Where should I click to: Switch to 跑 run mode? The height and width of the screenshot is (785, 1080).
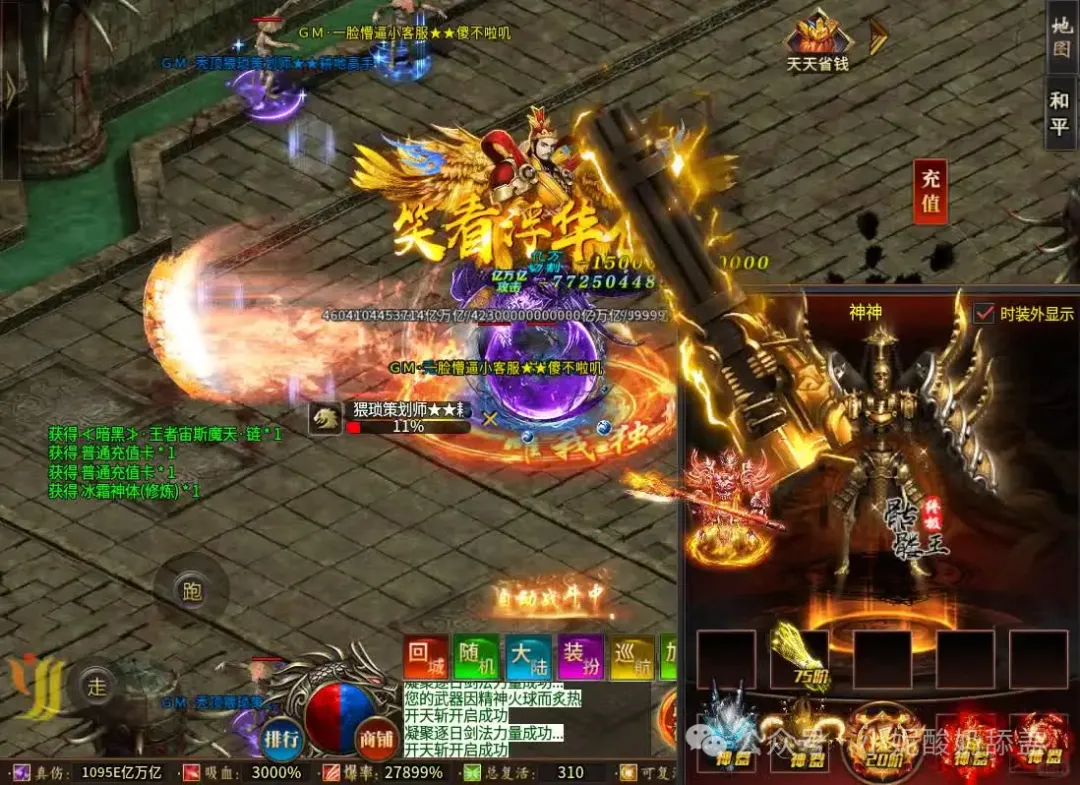191,590
